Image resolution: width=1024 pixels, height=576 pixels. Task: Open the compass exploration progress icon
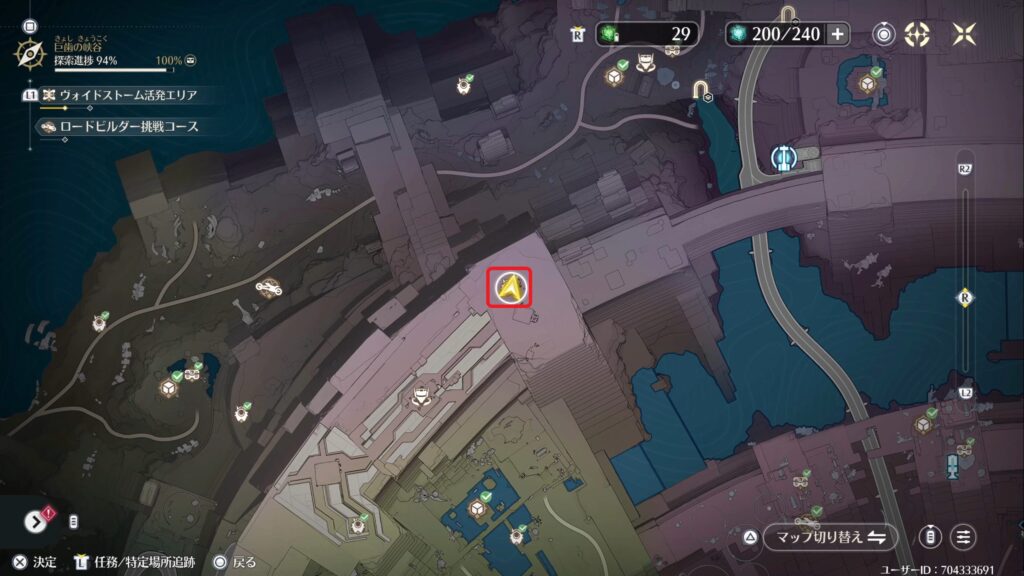click(28, 53)
